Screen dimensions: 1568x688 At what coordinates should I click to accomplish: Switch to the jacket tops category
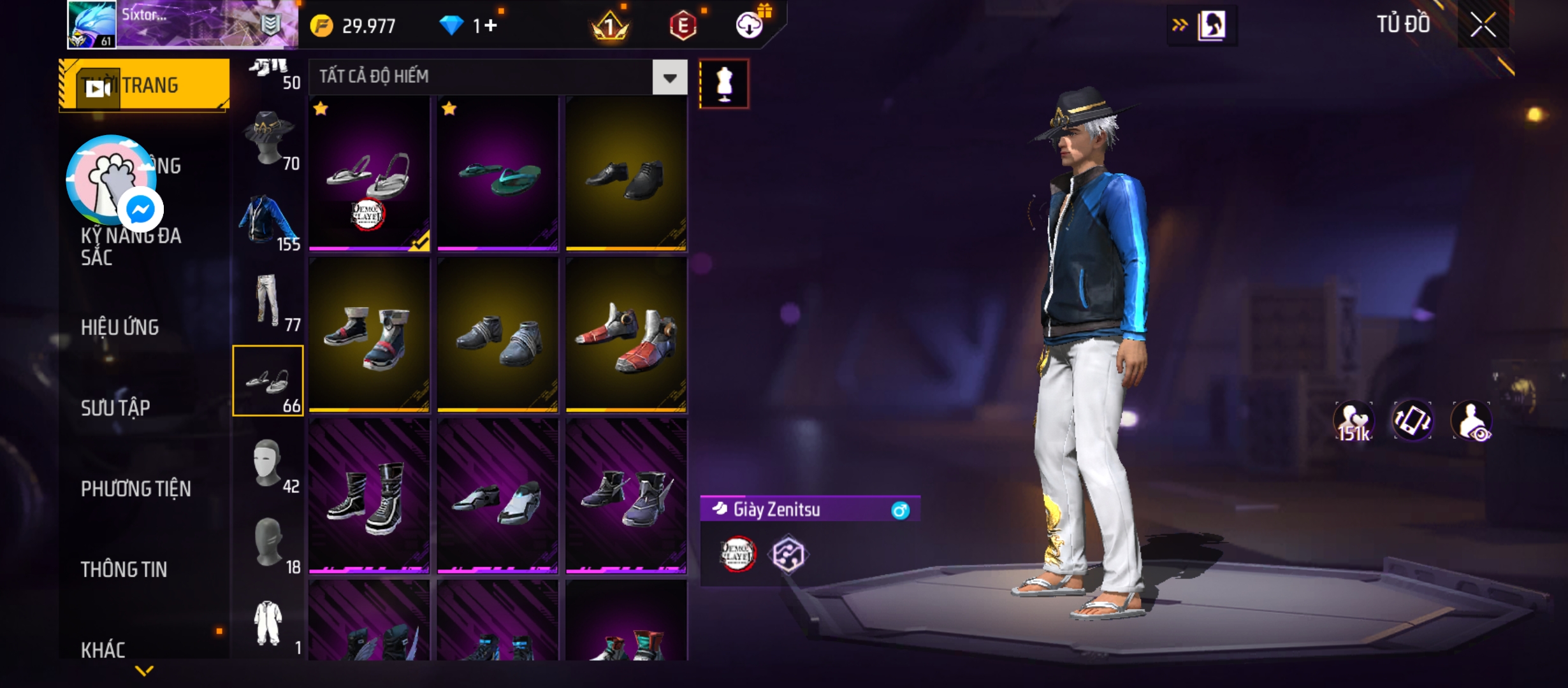pos(268,220)
